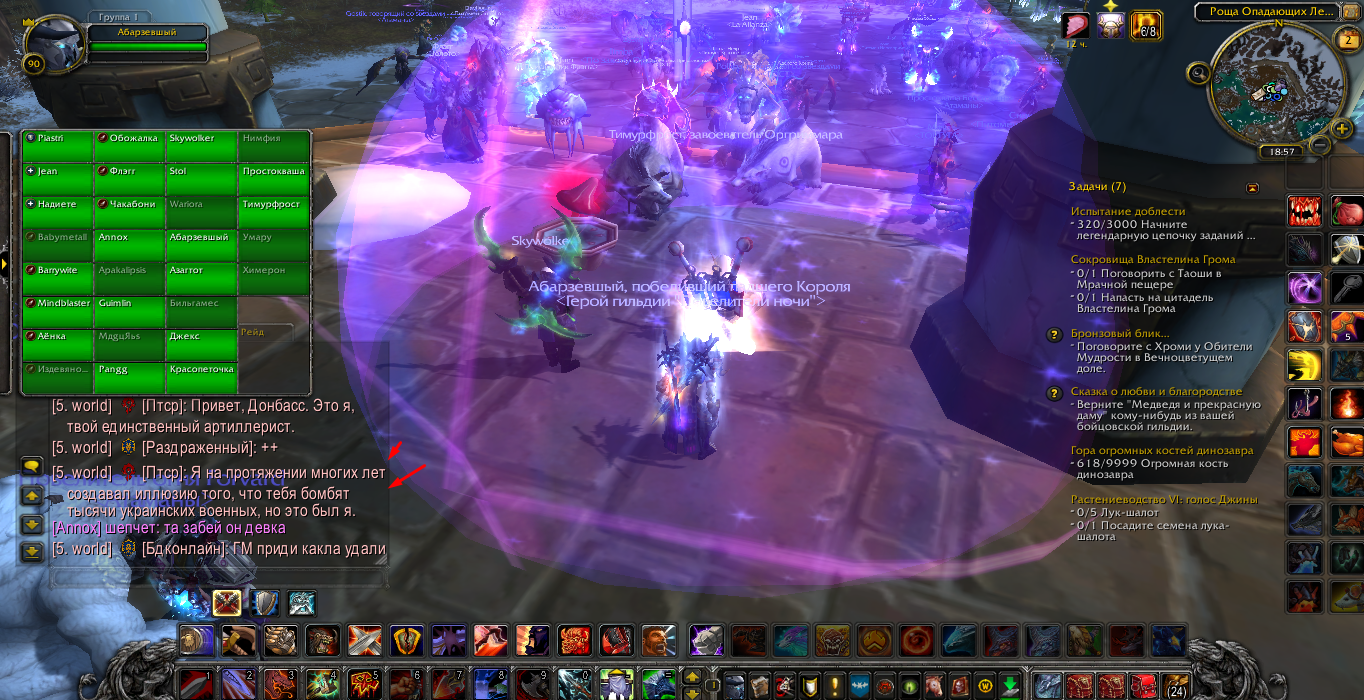Click the player portrait with level 90
1364x700 pixels.
click(50, 46)
